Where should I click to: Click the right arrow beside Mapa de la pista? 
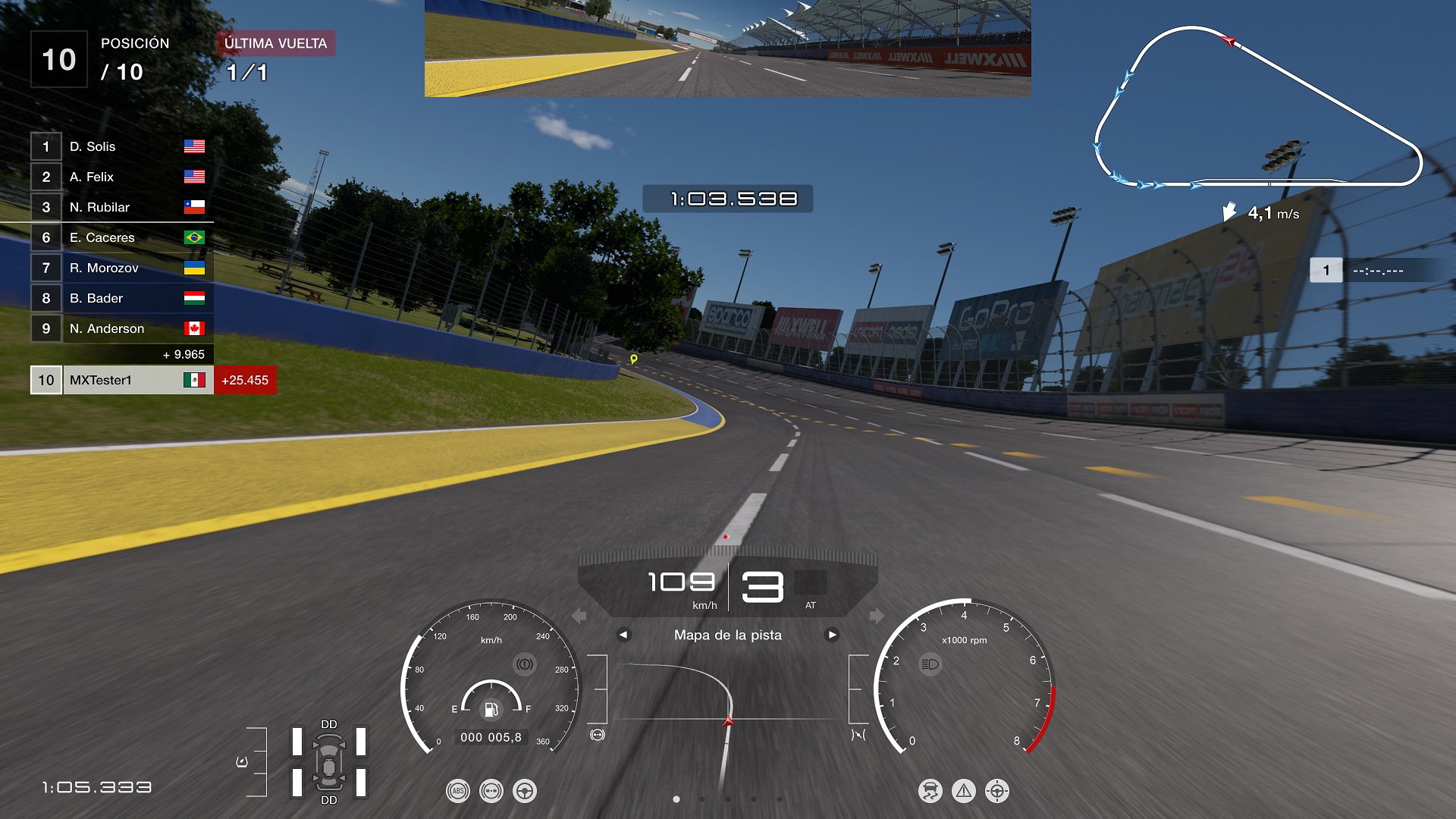[831, 635]
